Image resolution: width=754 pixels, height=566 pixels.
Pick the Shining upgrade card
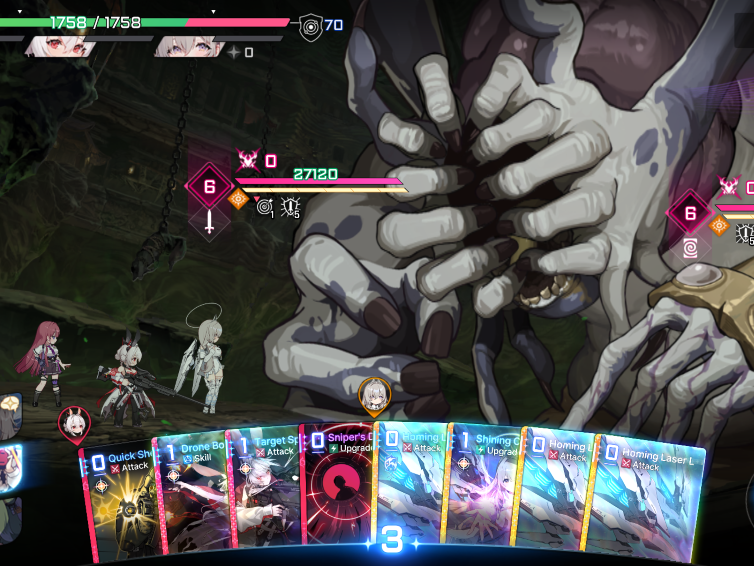pos(483,492)
